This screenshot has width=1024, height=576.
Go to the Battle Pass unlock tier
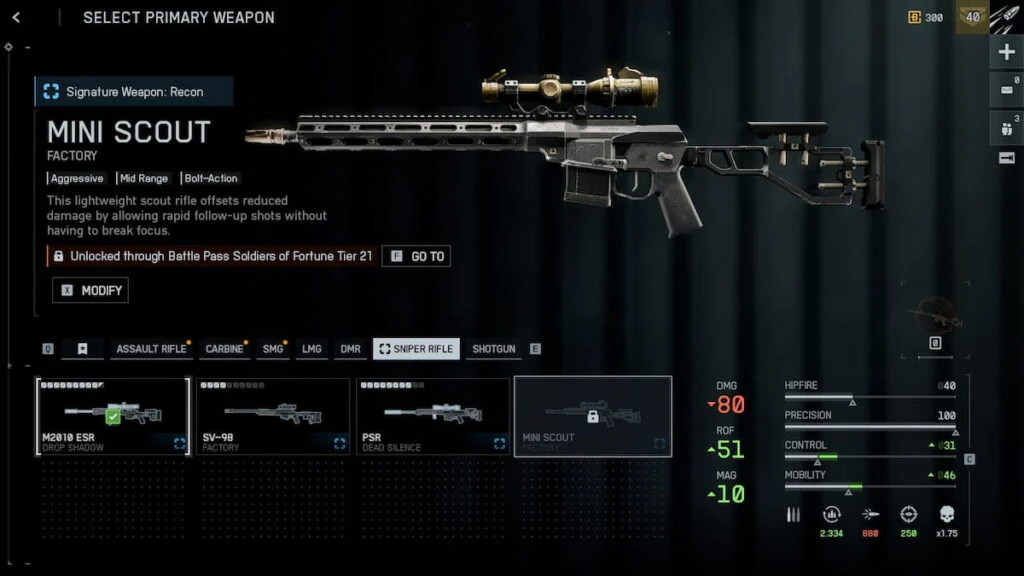coord(416,257)
